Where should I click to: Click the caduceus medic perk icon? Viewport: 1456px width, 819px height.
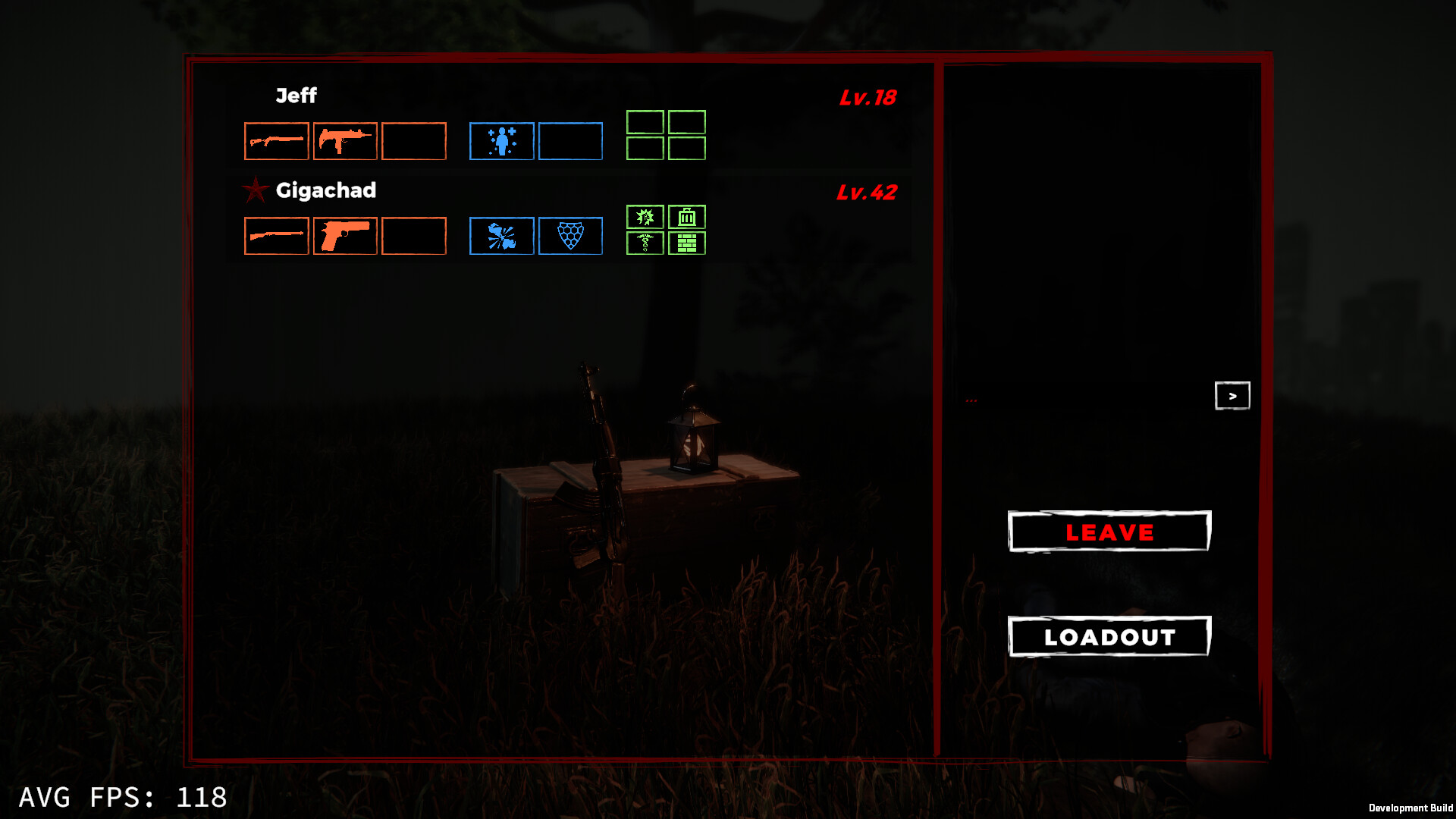(x=645, y=244)
